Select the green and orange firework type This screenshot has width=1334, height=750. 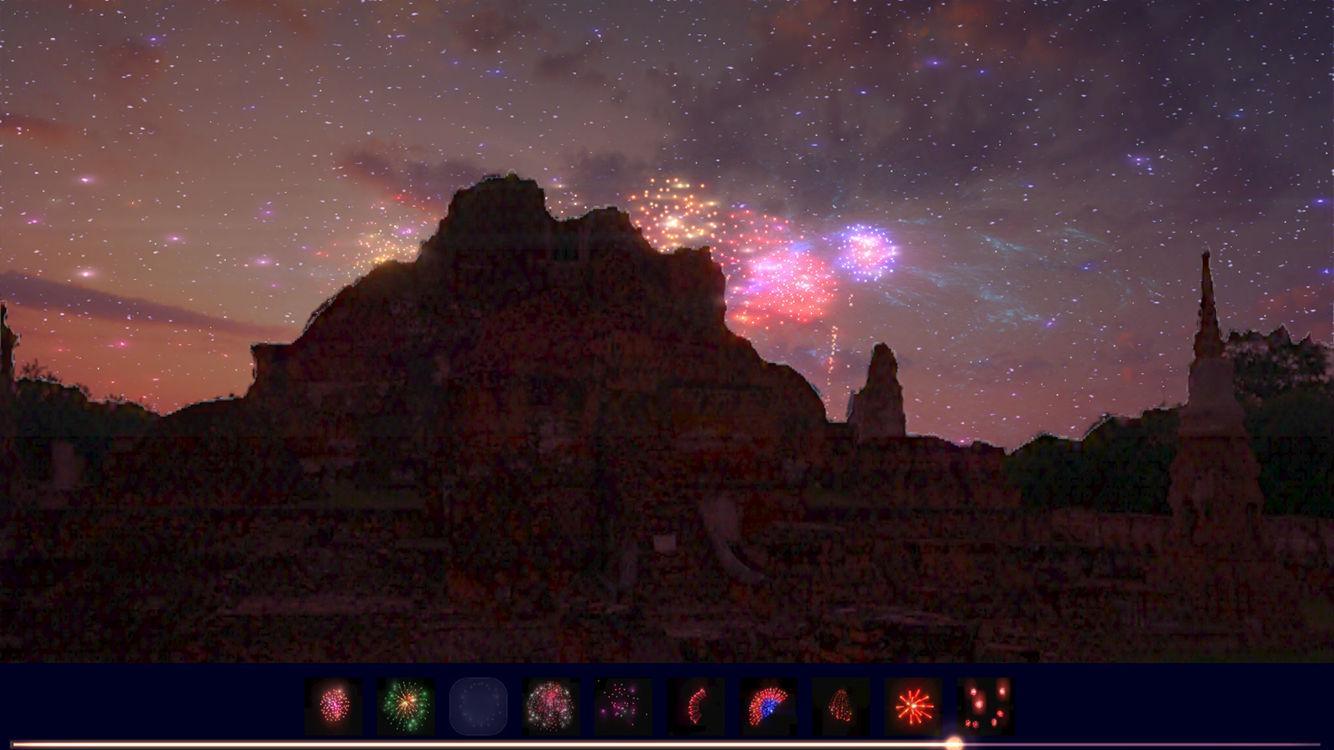click(x=406, y=705)
